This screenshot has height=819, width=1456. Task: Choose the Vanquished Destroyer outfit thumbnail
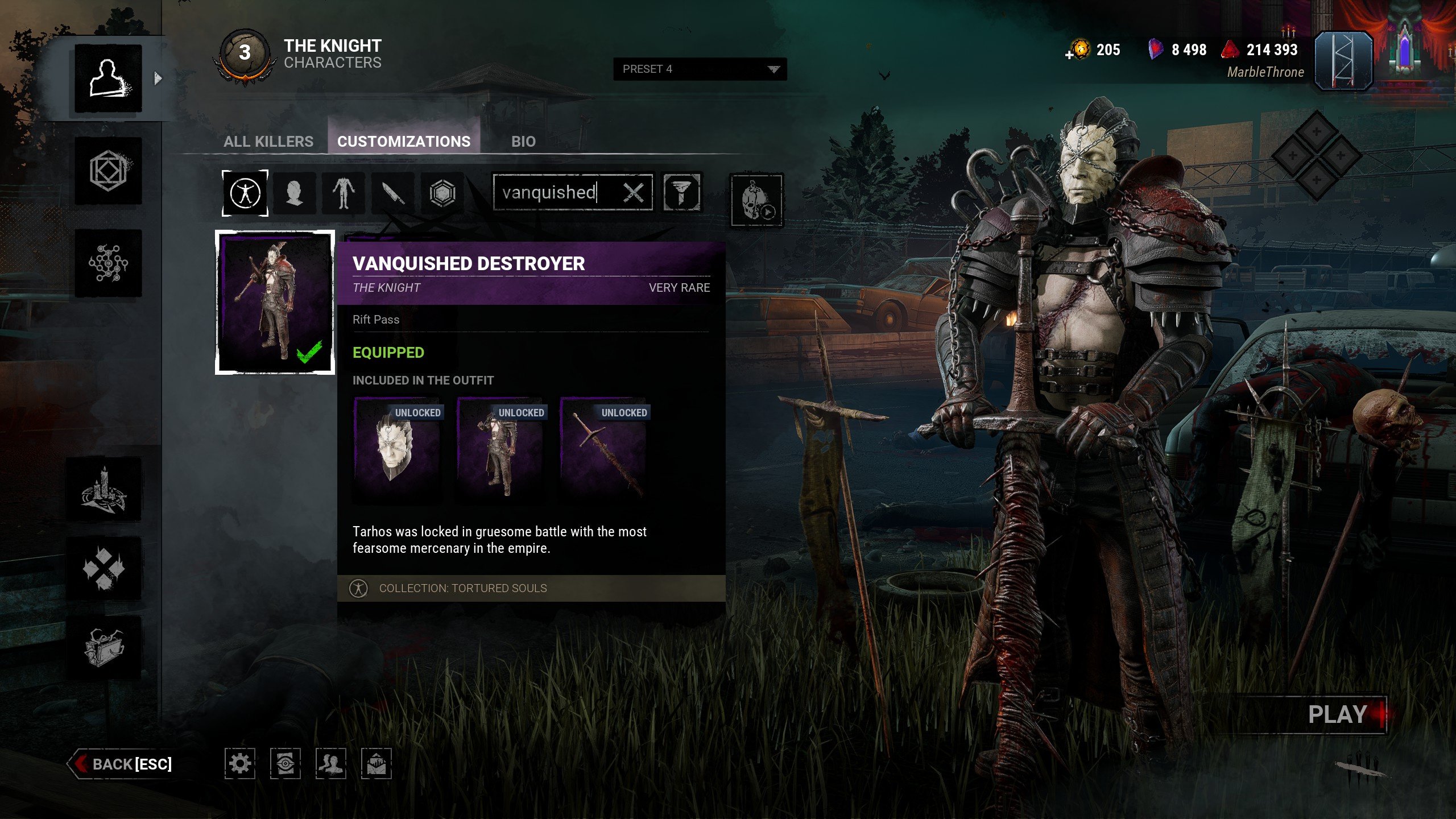pyautogui.click(x=275, y=303)
